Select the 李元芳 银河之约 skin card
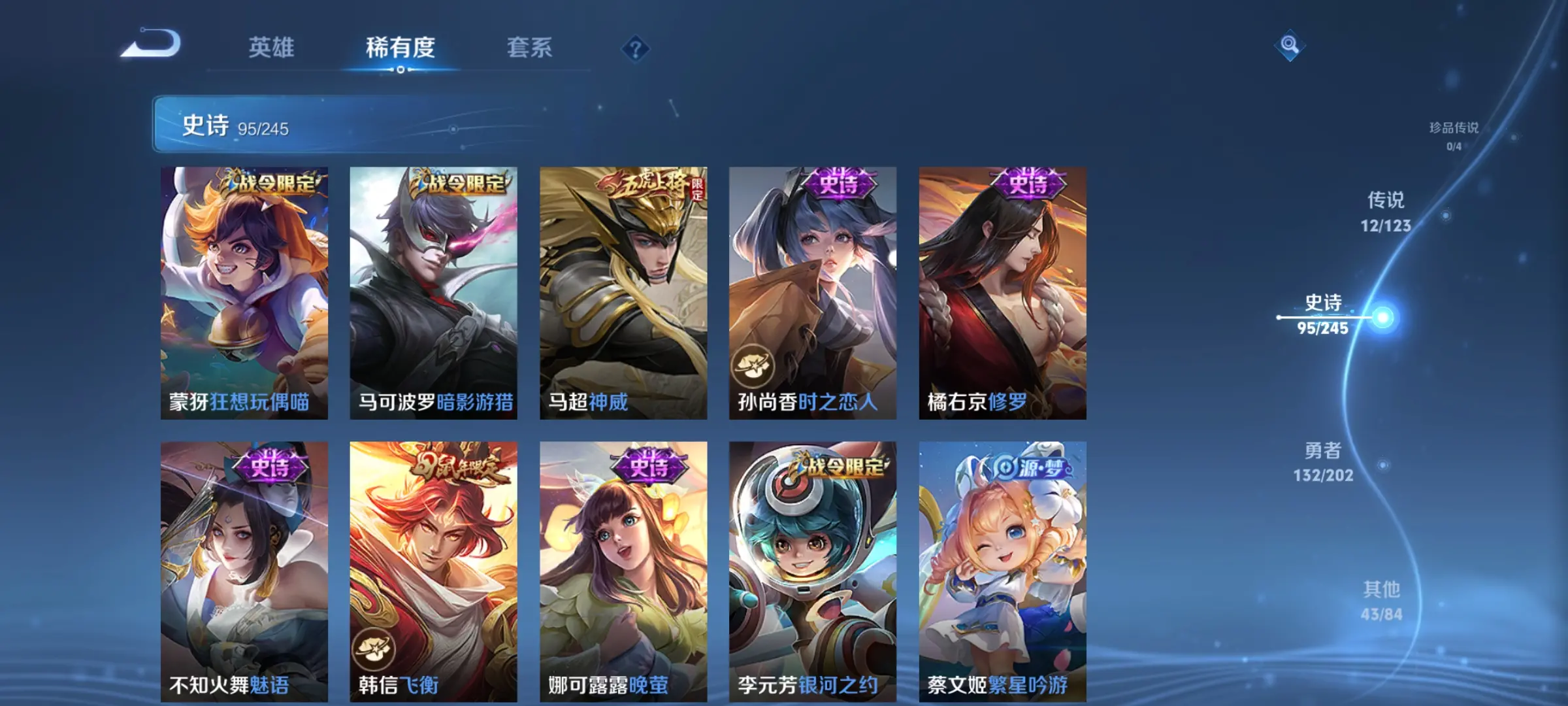This screenshot has height=706, width=1568. coord(813,571)
